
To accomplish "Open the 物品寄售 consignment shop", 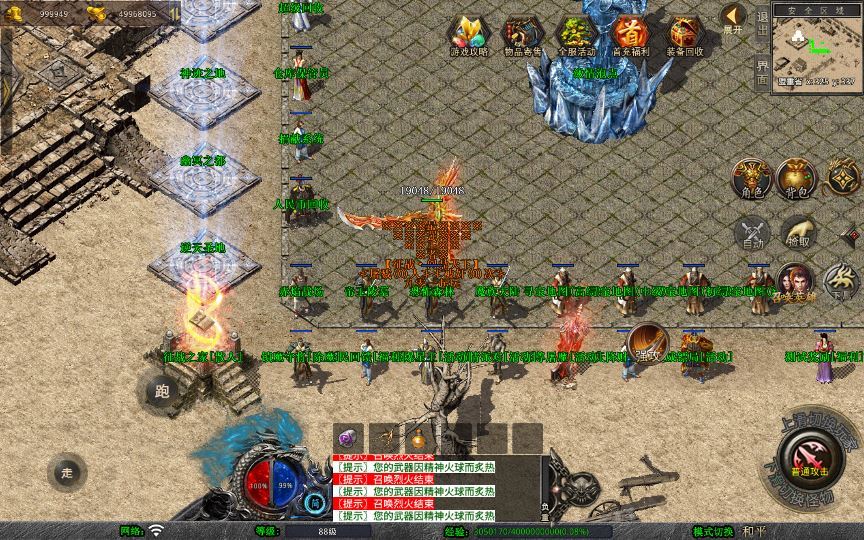I will click(521, 36).
